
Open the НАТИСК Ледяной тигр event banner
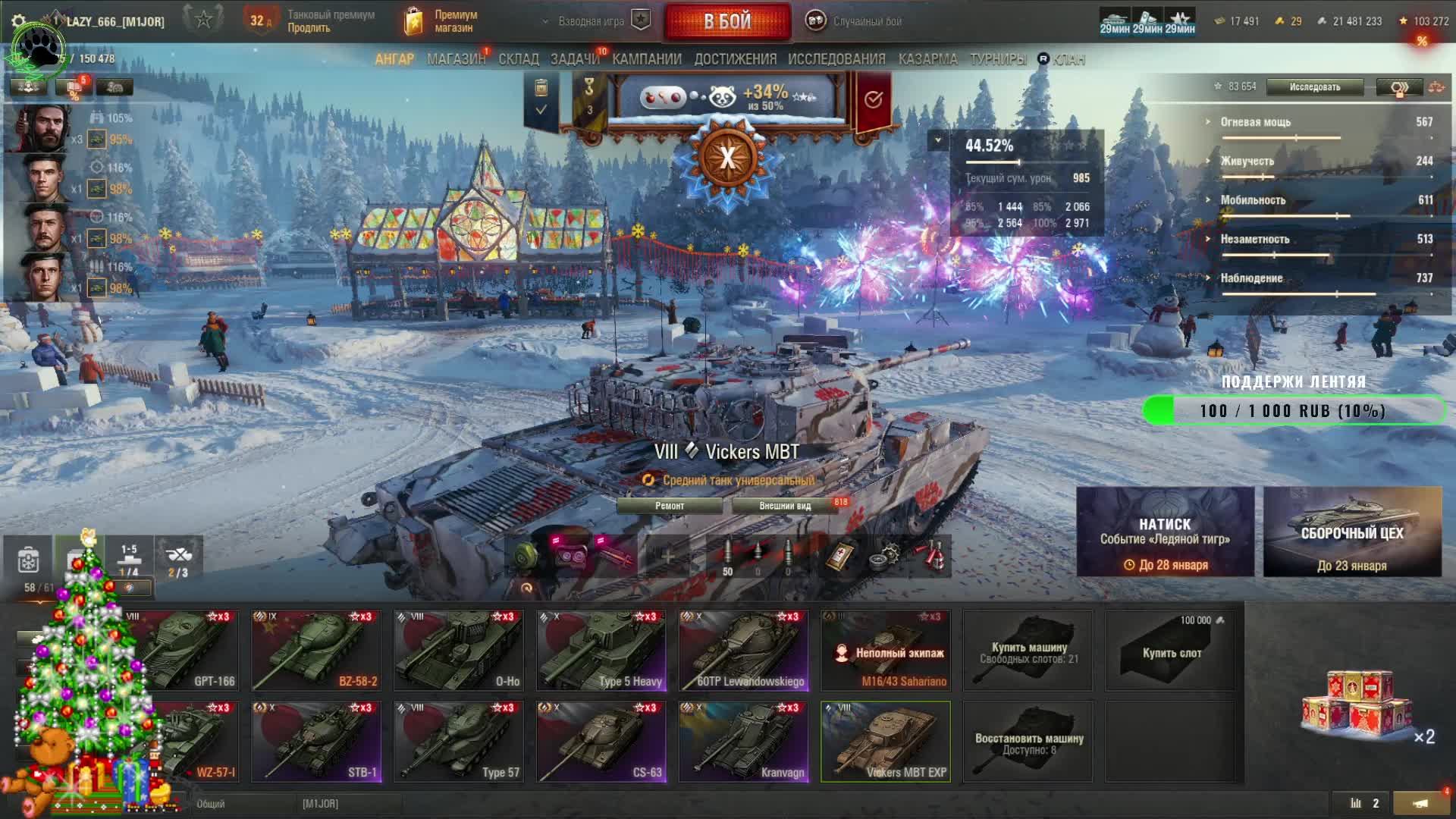pyautogui.click(x=1165, y=532)
